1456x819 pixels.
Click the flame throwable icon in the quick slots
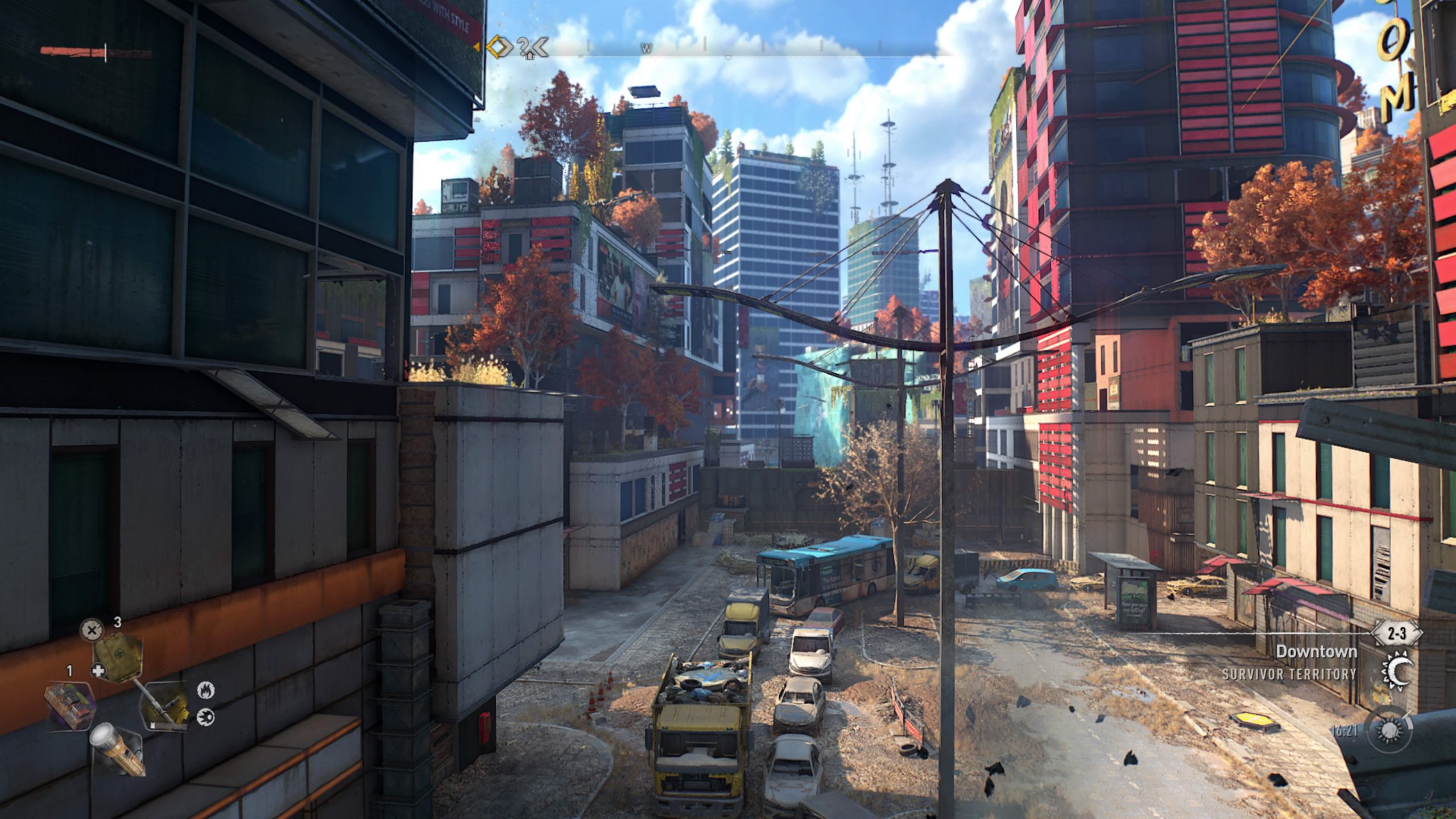206,689
